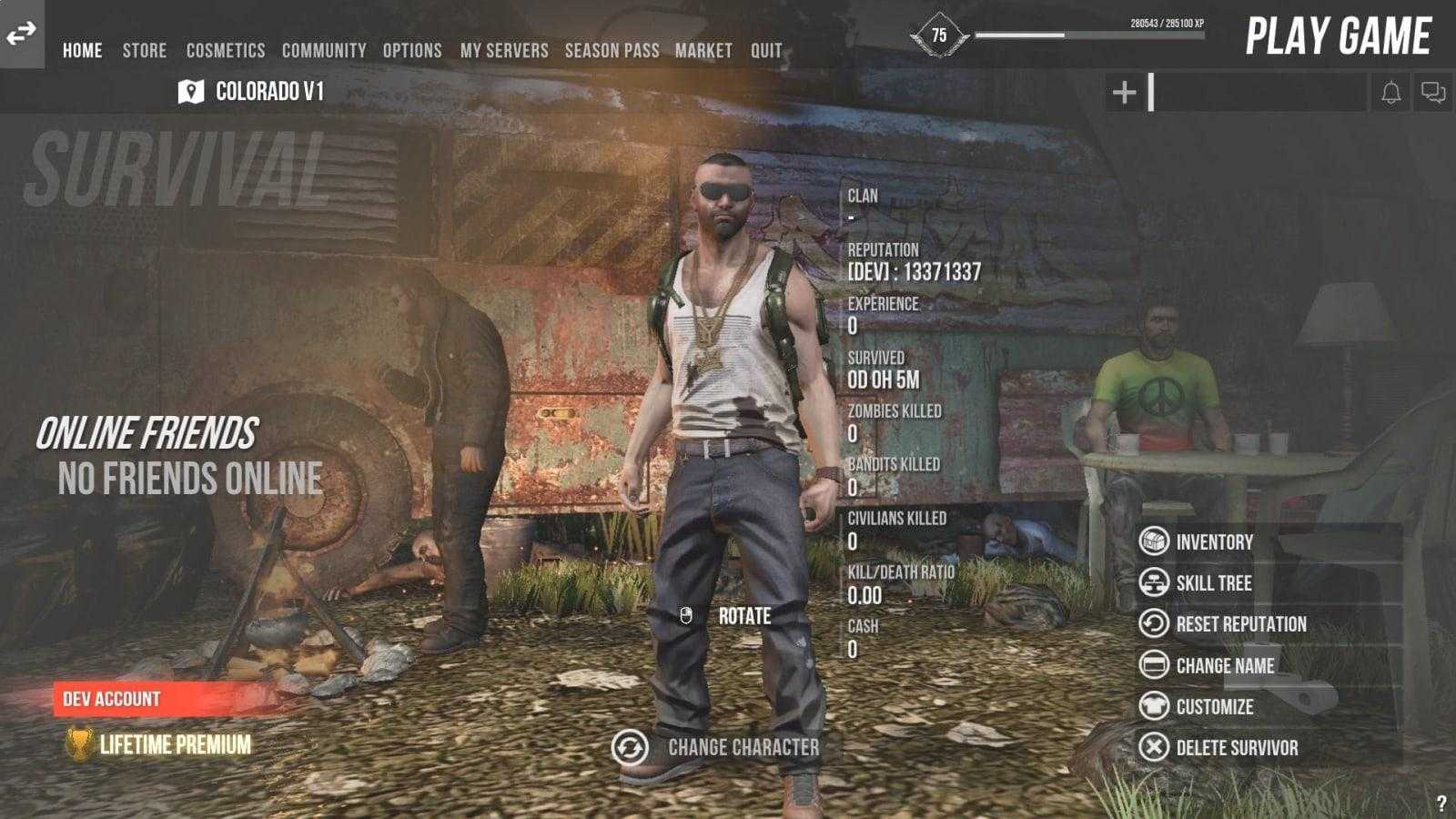Open the Community page

tap(324, 51)
